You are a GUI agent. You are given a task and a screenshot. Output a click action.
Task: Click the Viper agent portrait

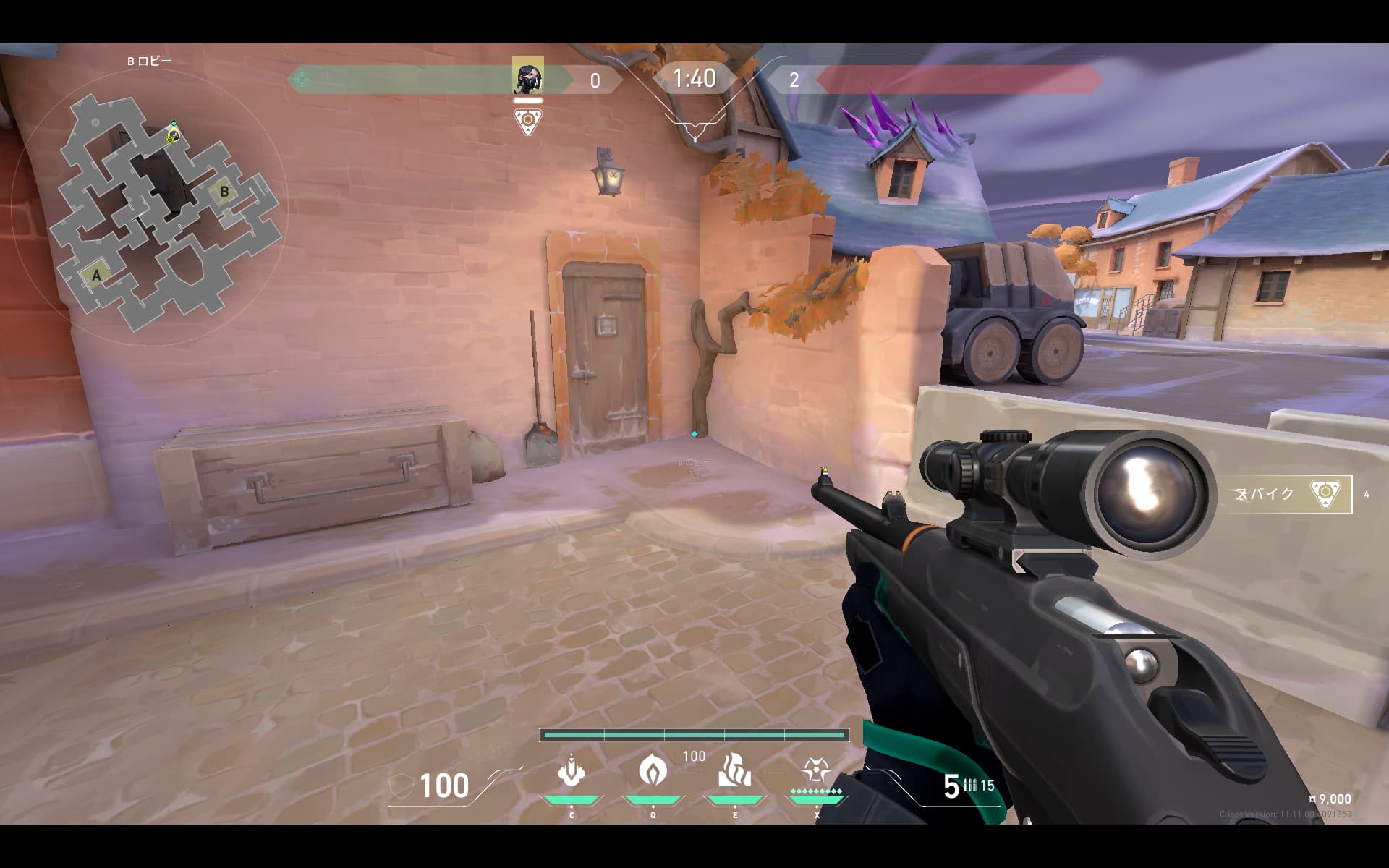(x=527, y=76)
